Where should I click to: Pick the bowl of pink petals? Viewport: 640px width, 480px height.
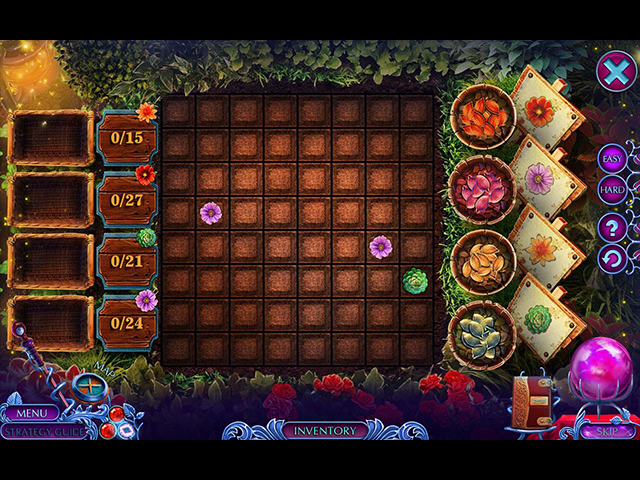click(482, 186)
